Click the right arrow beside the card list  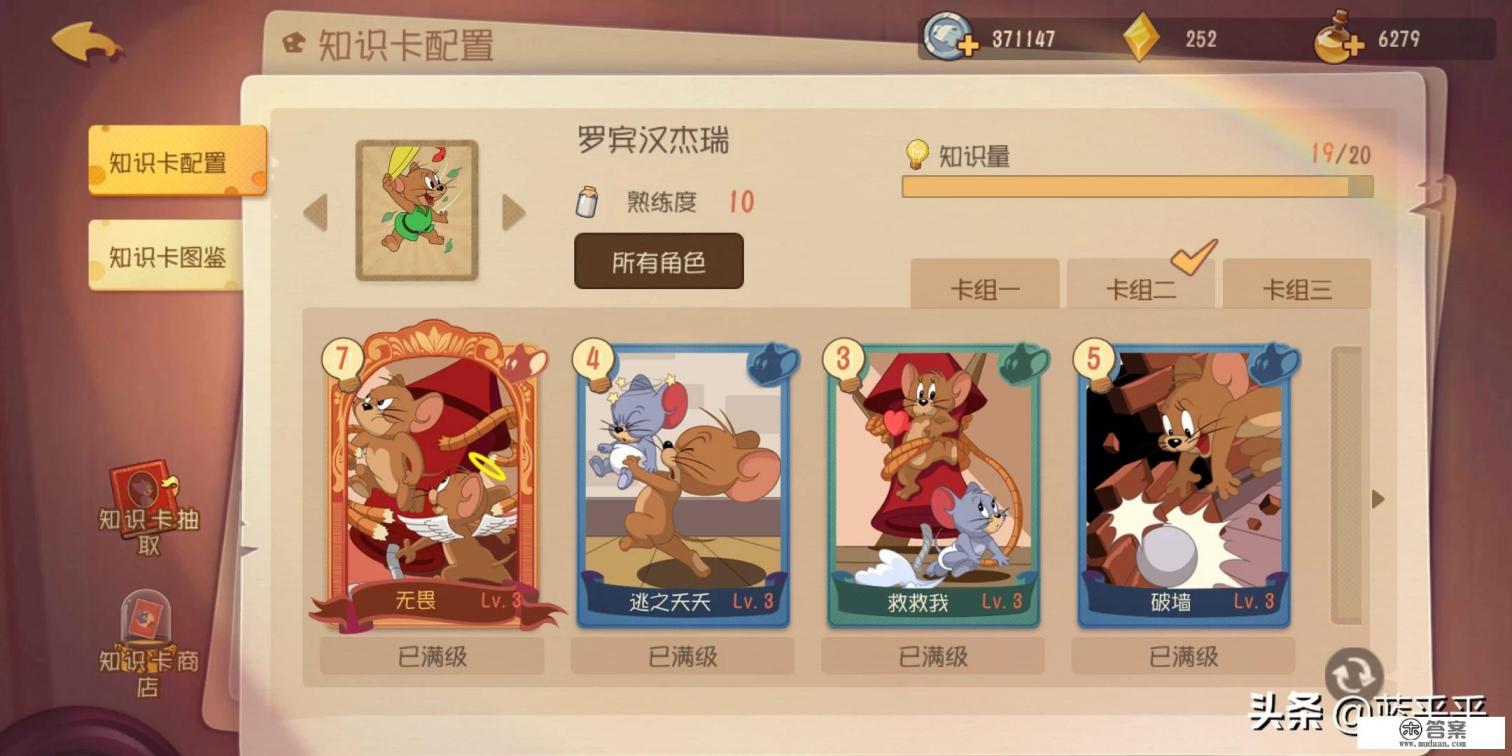click(x=1377, y=498)
